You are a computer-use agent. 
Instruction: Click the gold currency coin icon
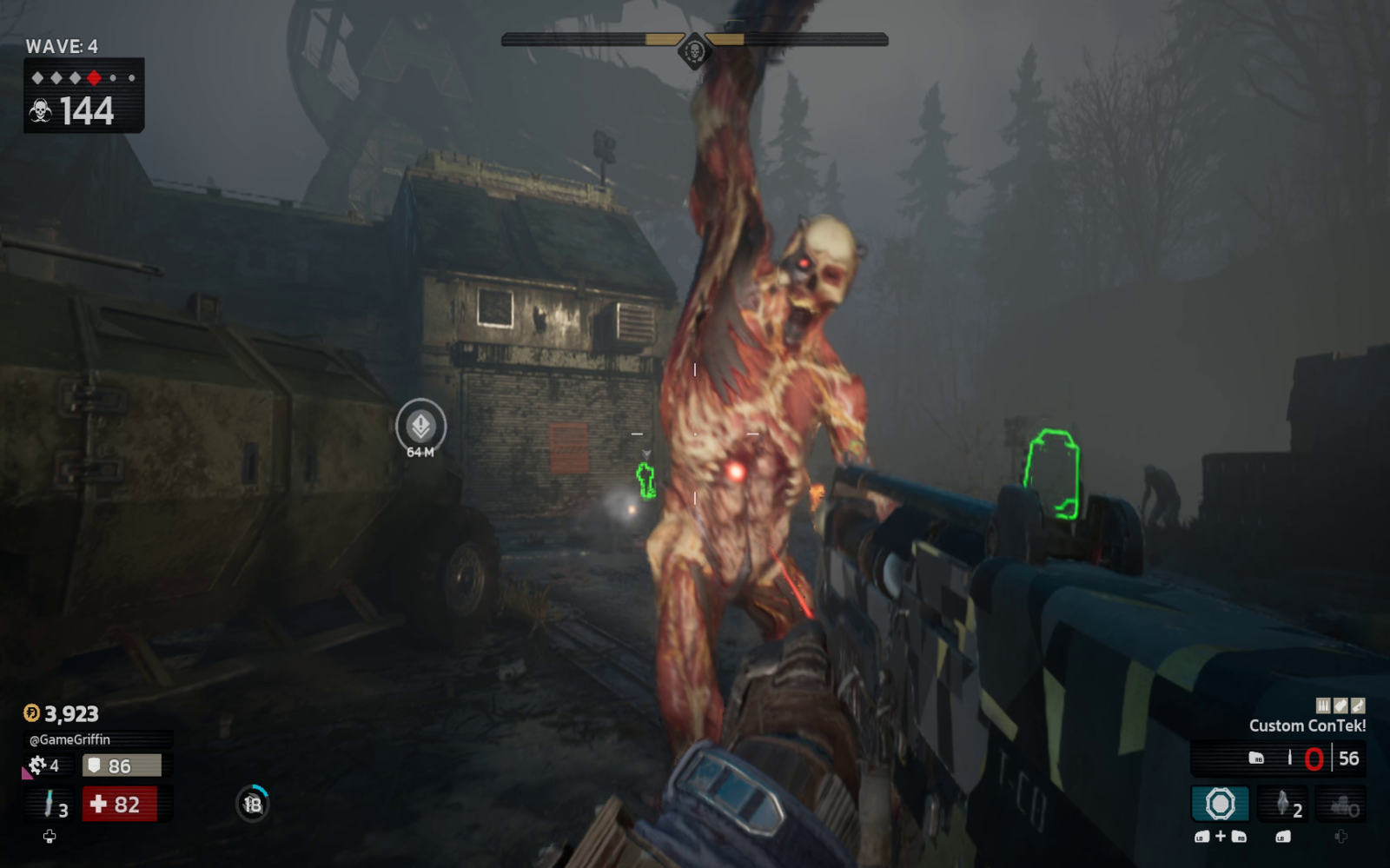coord(31,713)
